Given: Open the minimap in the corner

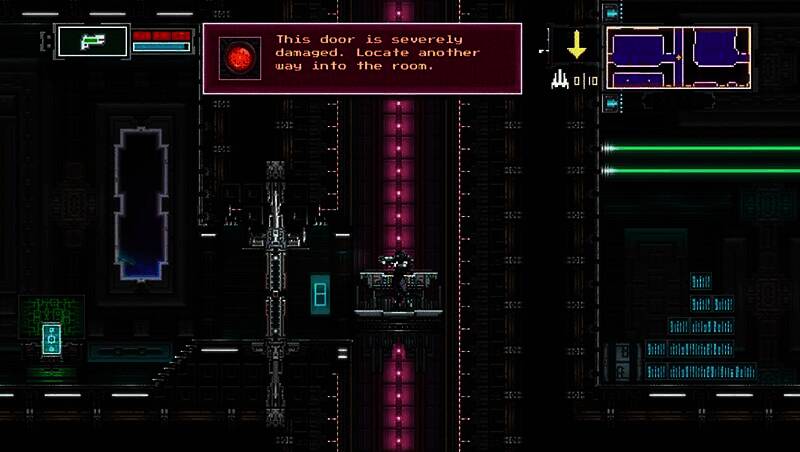Looking at the screenshot, I should [678, 57].
